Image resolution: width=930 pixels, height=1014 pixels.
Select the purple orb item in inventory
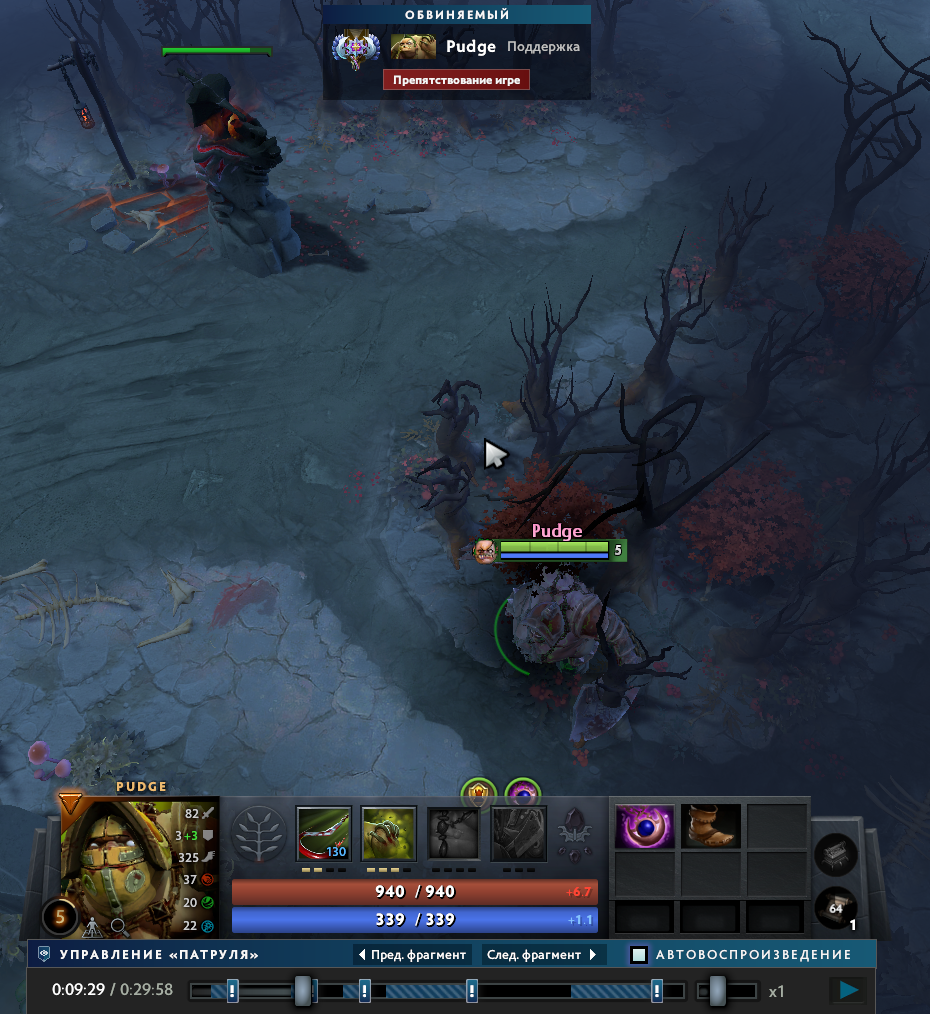click(x=643, y=827)
